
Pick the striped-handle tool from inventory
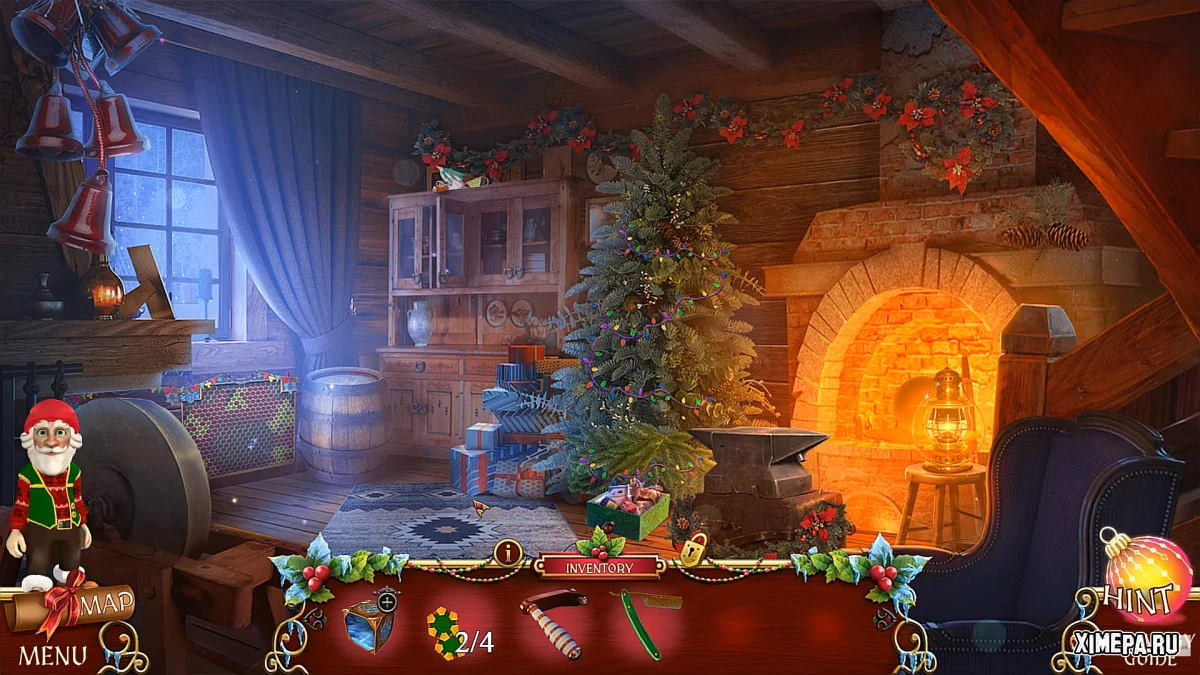pos(553,620)
